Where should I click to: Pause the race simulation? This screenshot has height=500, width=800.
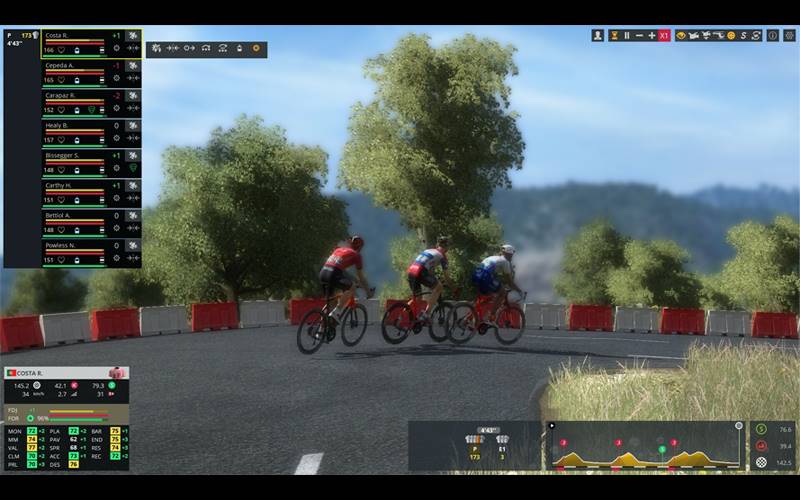tap(627, 35)
